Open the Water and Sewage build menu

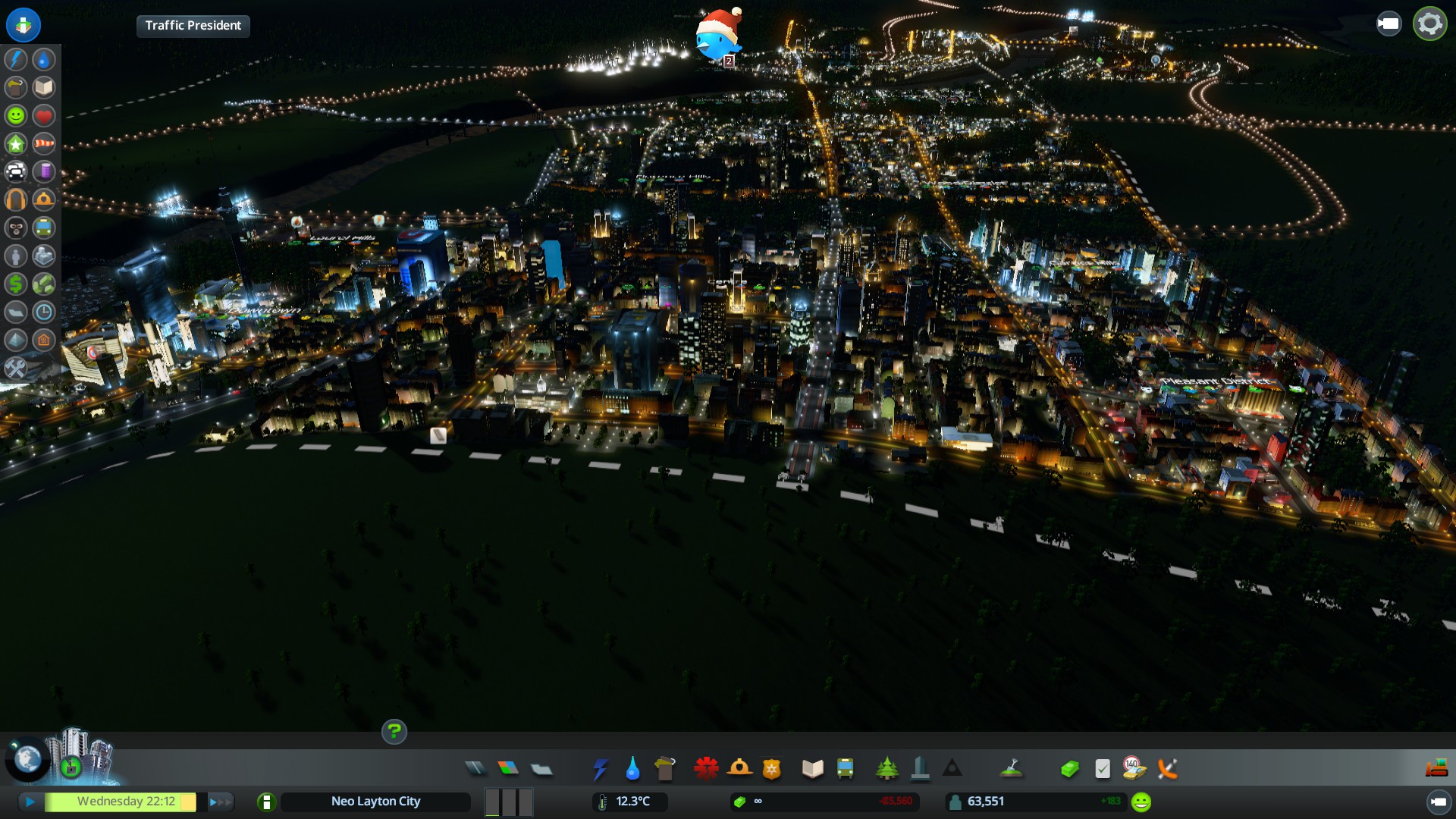632,769
